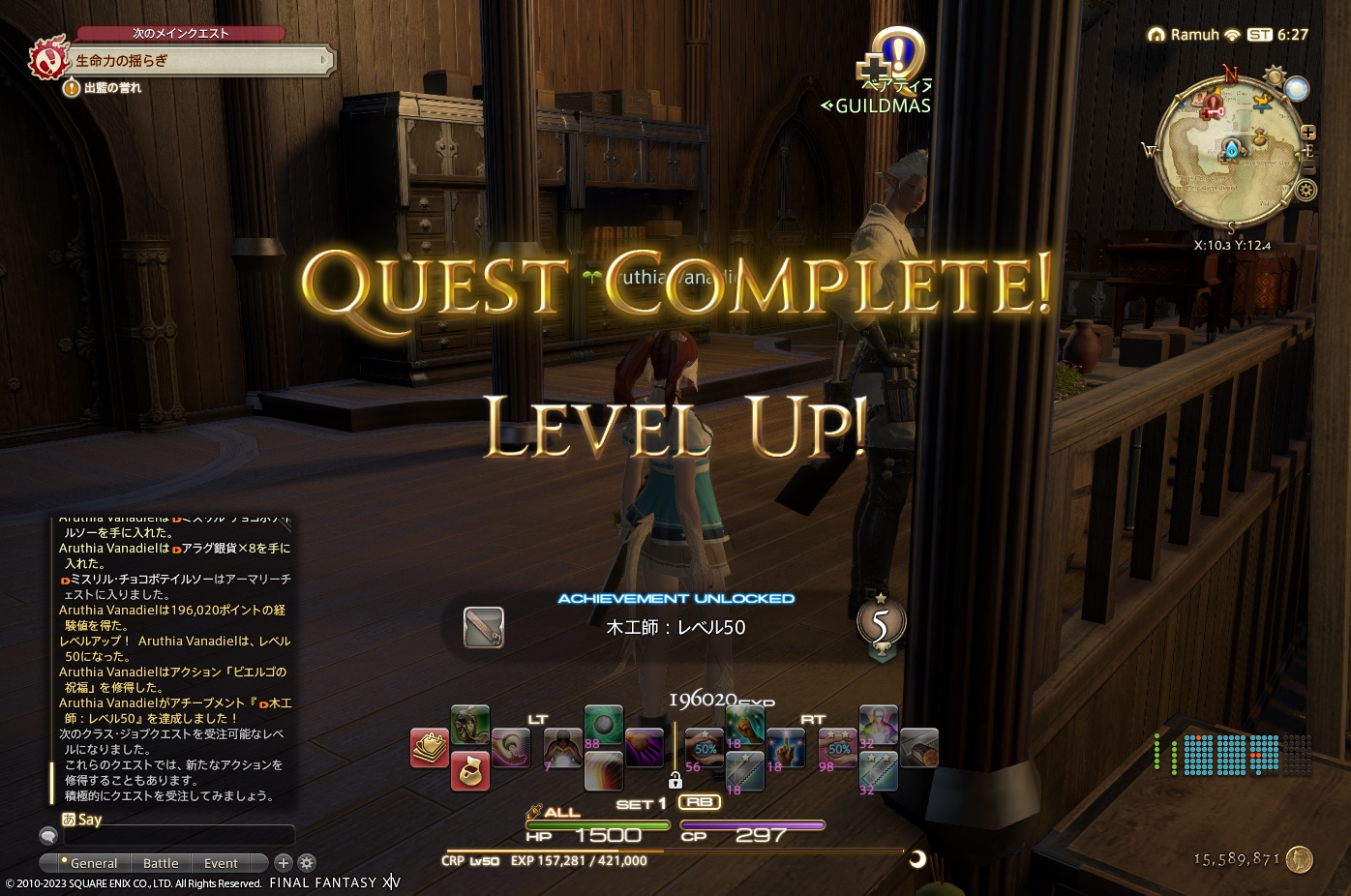Click the Careful Synthesis saw action icon
The width and height of the screenshot is (1351, 896).
click(x=744, y=770)
